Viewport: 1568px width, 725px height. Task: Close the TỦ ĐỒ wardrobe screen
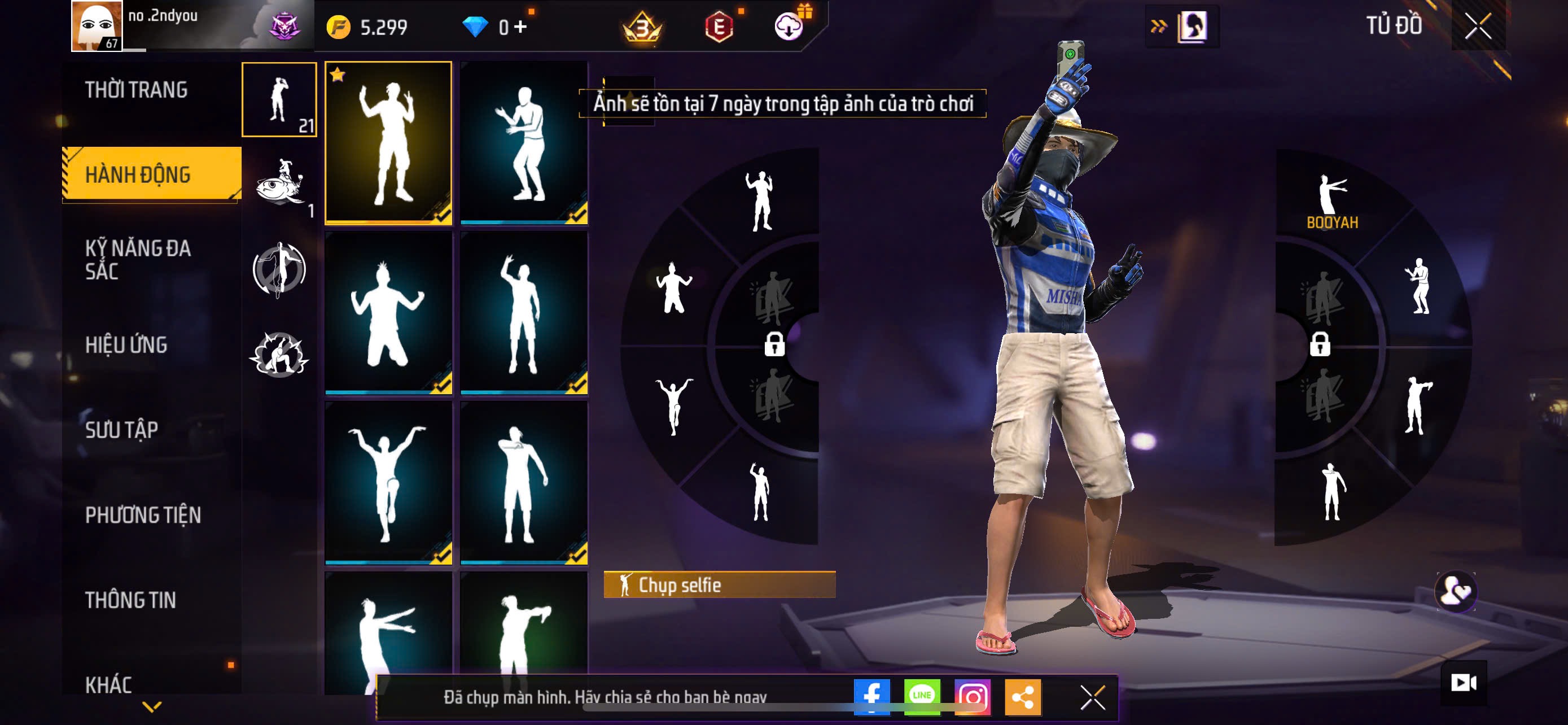coord(1478,26)
